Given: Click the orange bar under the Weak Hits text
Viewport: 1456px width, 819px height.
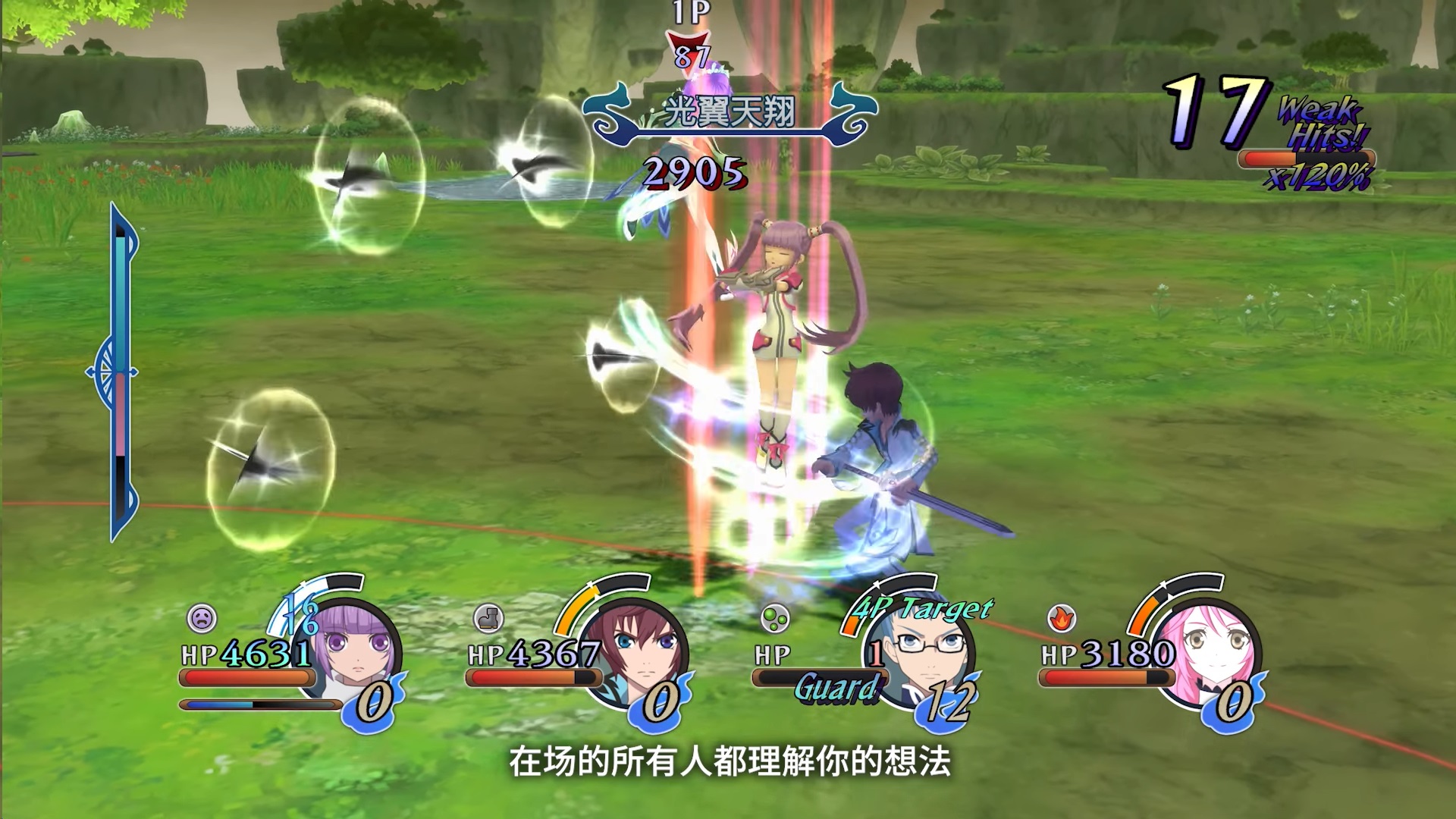Looking at the screenshot, I should (1283, 157).
